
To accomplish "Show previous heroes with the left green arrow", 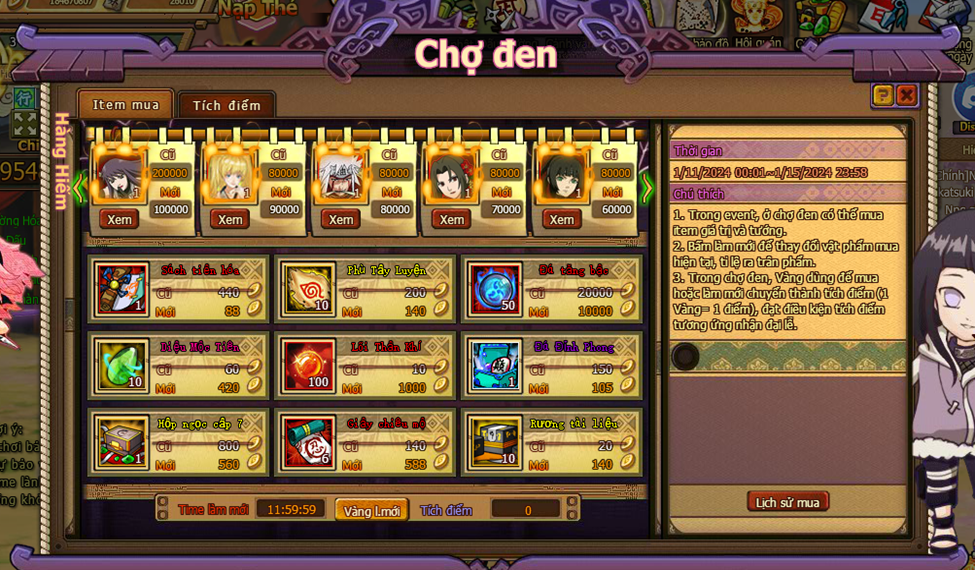I will pyautogui.click(x=79, y=188).
